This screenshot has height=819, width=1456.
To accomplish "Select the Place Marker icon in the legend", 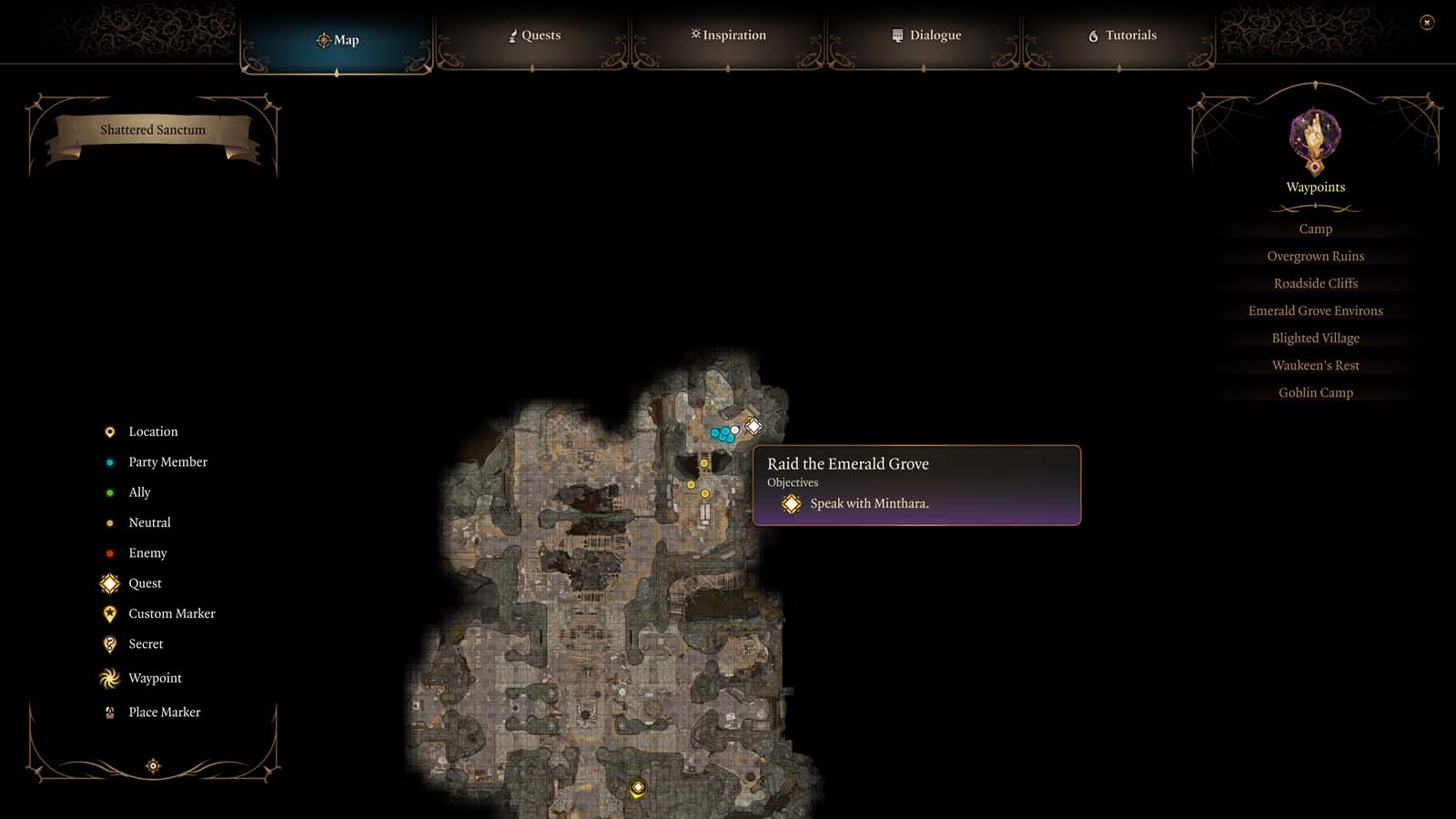I will point(110,712).
